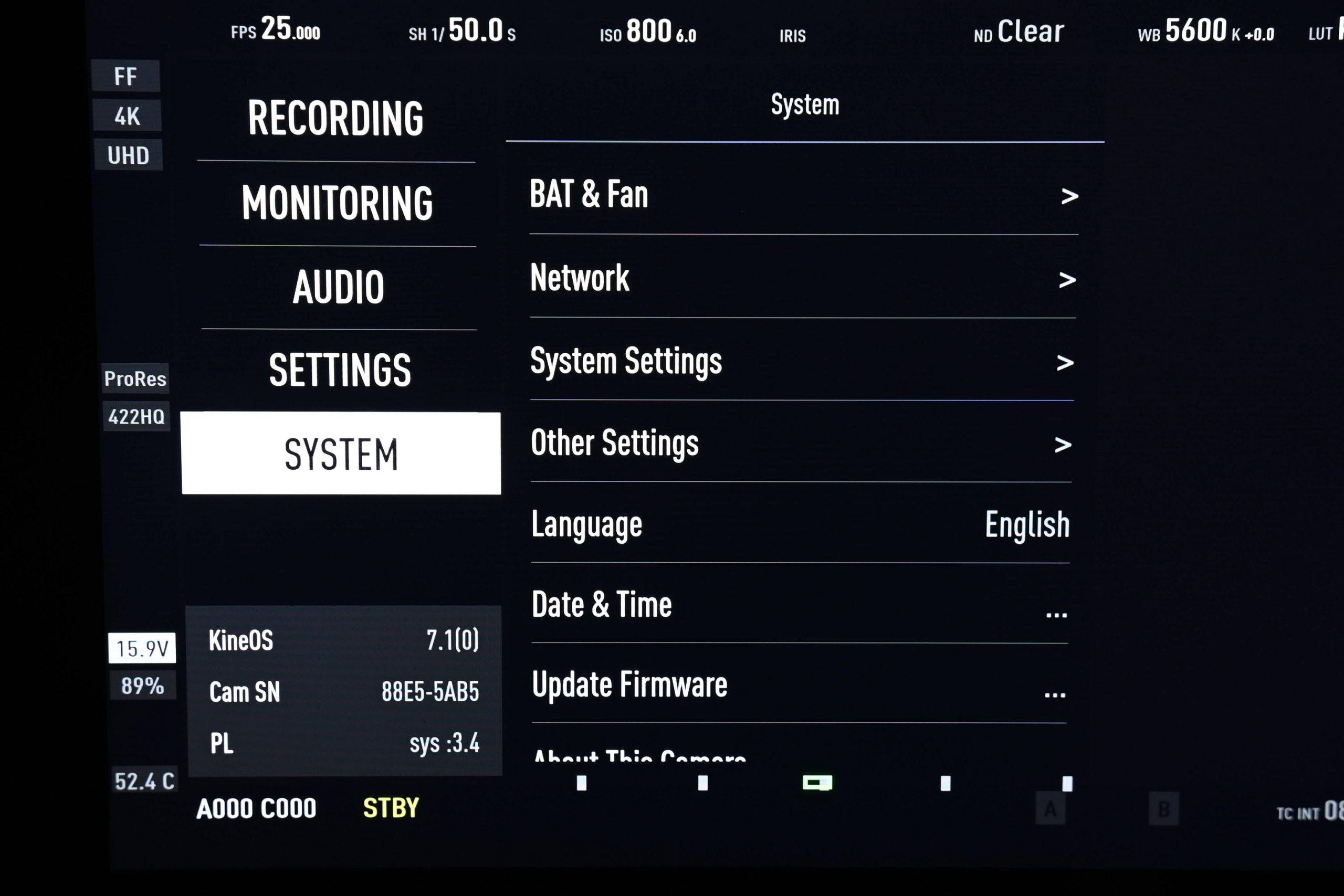Toggle the STBY standby status
Image resolution: width=1344 pixels, height=896 pixels.
[391, 808]
